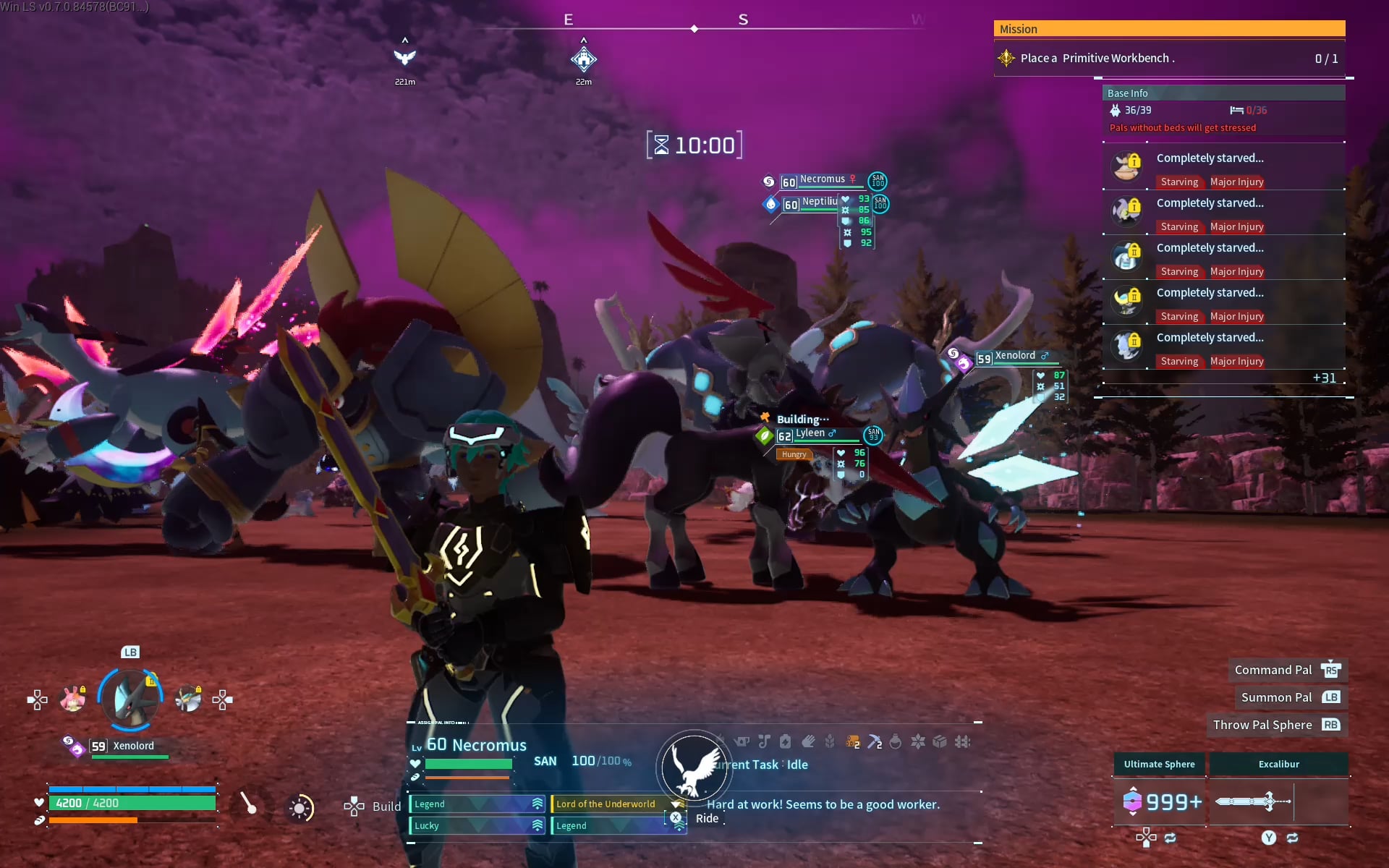
Task: Click the Throw Pal Sphere action label
Action: [1262, 725]
